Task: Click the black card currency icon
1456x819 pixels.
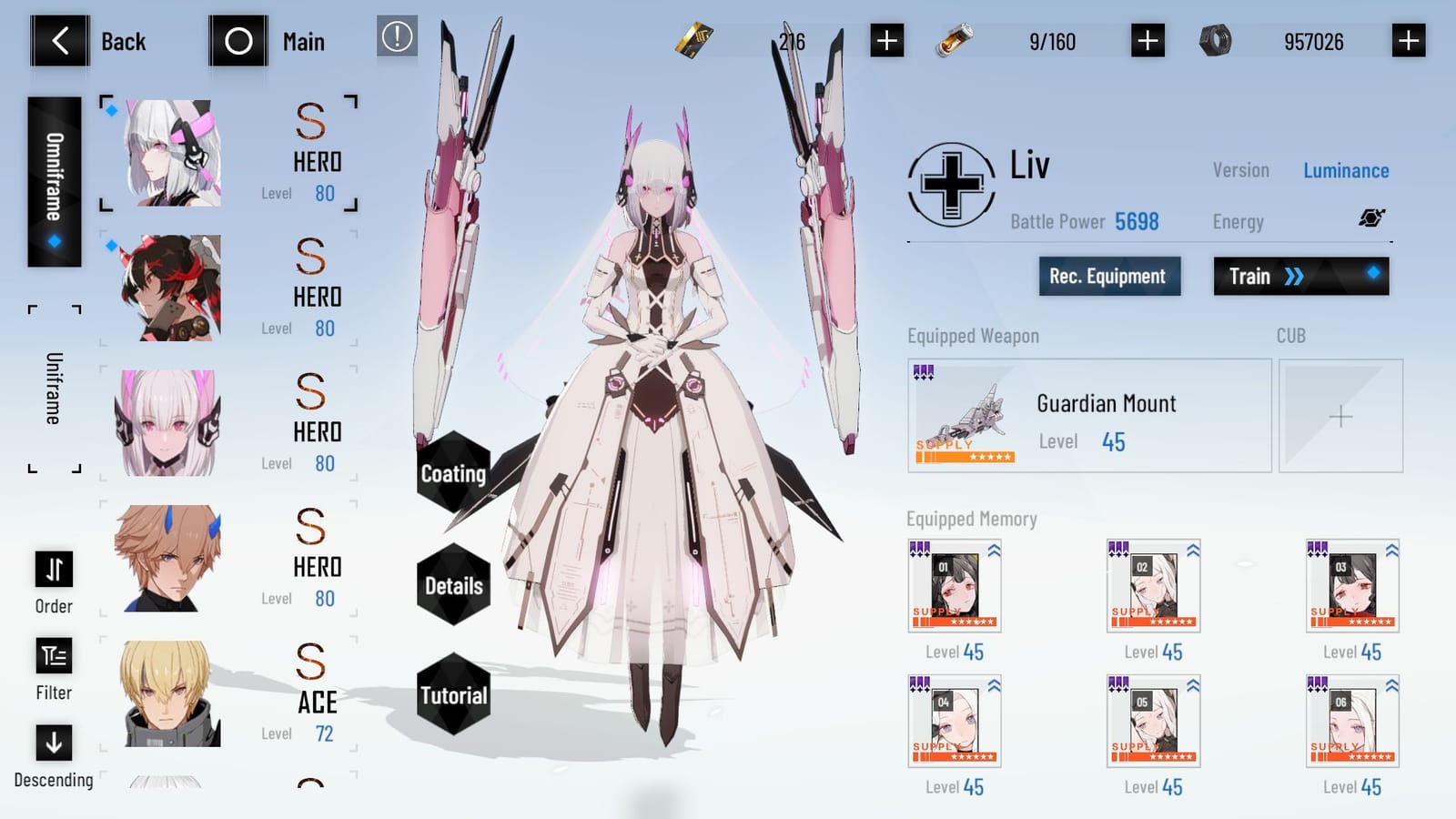Action: click(693, 39)
